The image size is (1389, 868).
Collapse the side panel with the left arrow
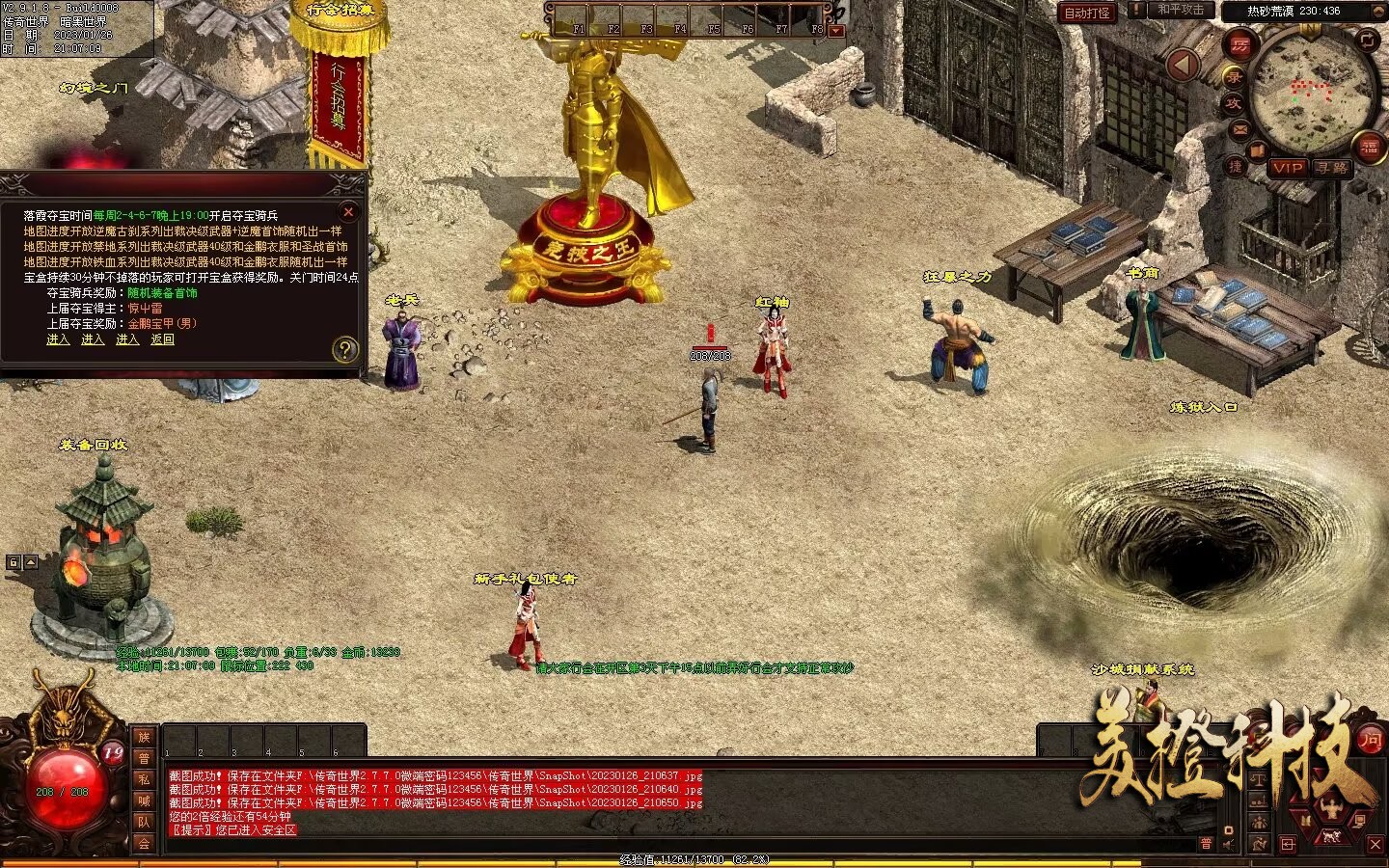tap(1183, 65)
